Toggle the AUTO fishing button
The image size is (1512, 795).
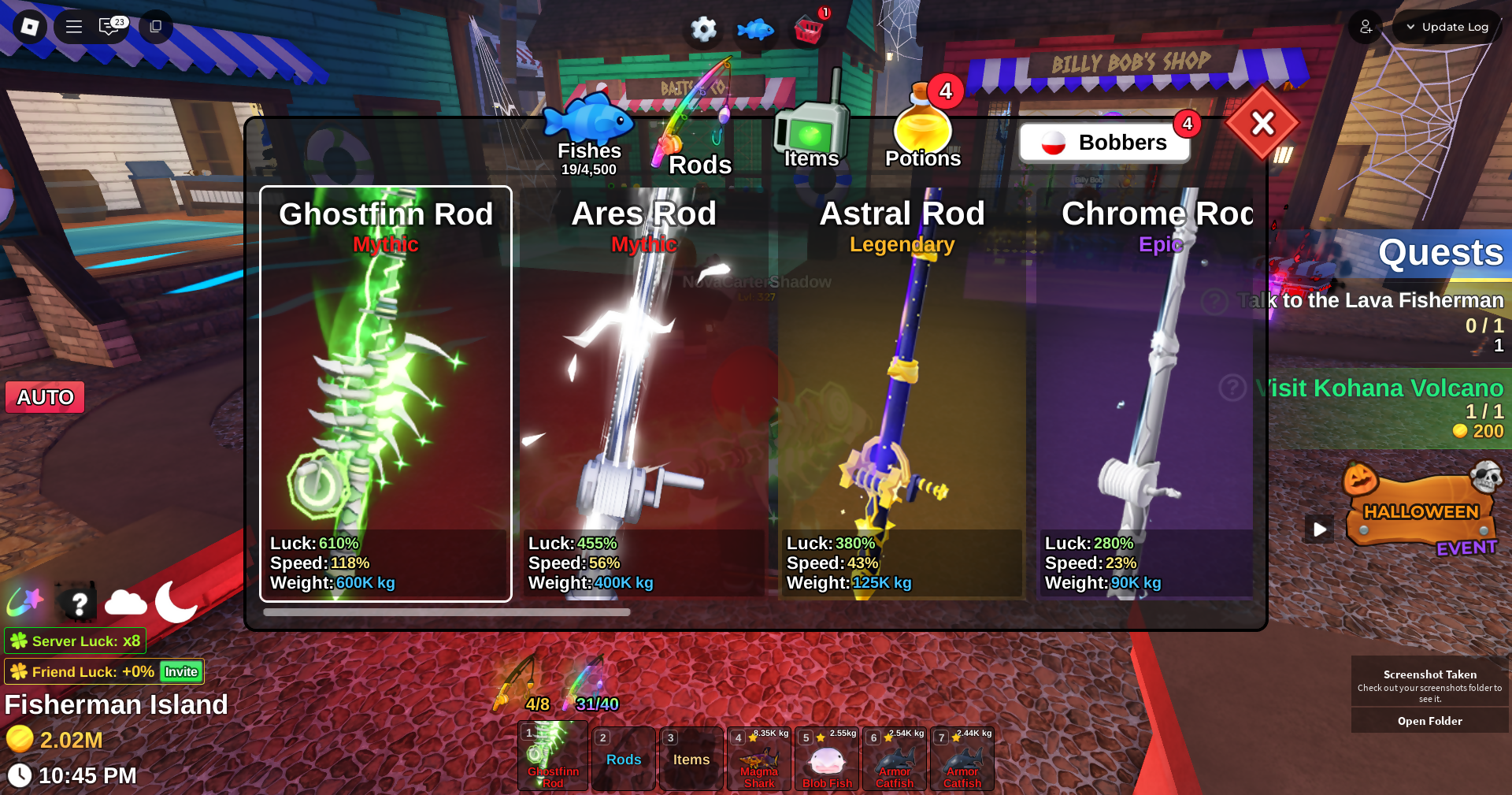(45, 397)
